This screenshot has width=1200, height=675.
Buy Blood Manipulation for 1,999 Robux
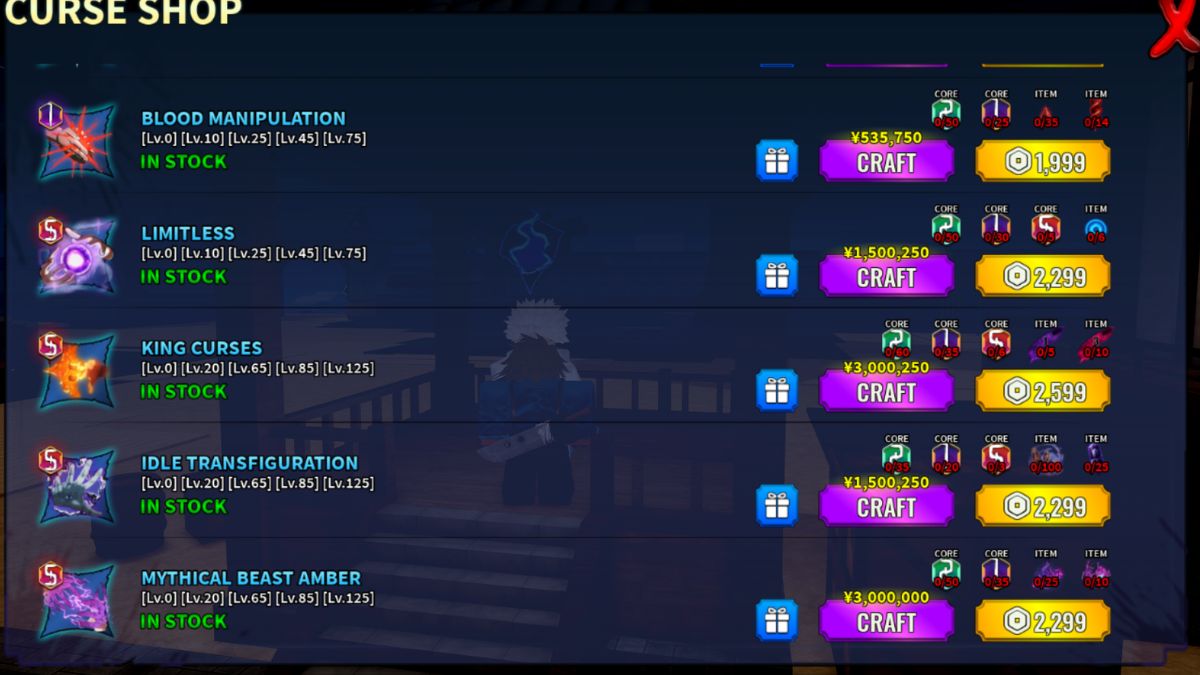click(1043, 162)
